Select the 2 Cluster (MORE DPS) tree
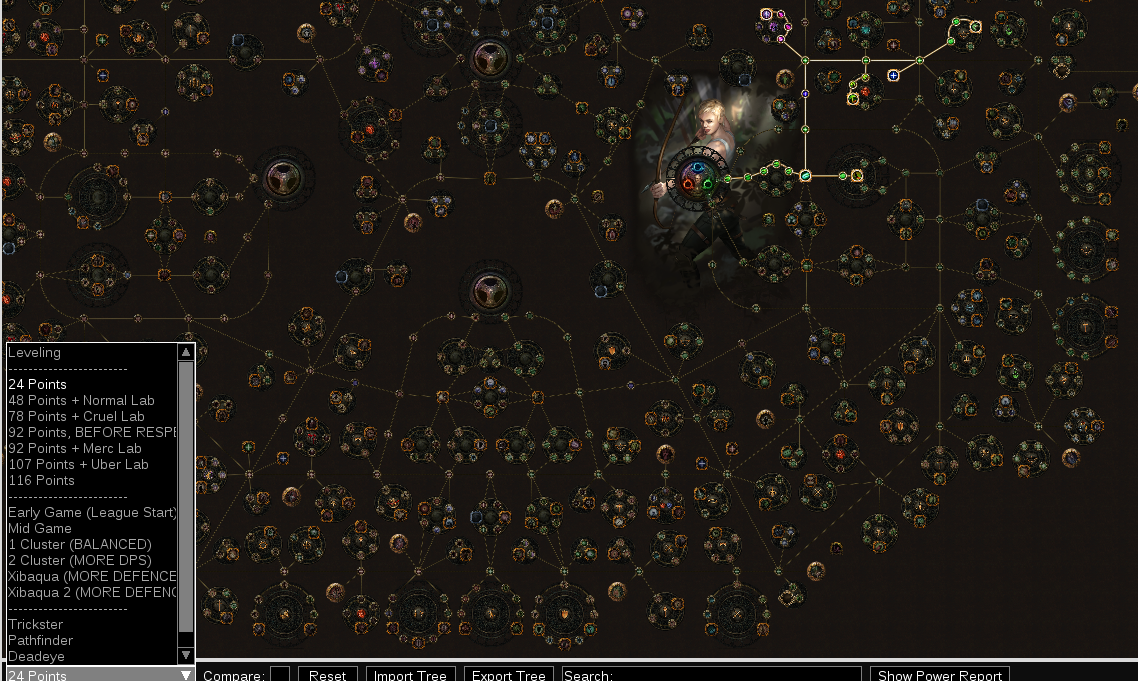The height and width of the screenshot is (681, 1138). (80, 560)
